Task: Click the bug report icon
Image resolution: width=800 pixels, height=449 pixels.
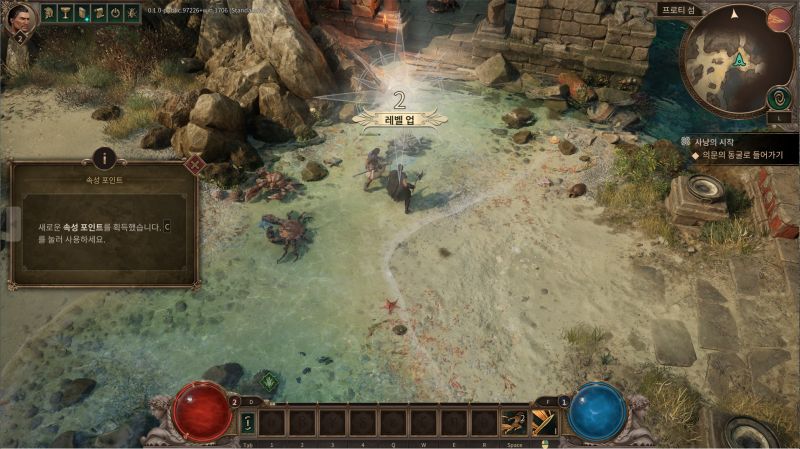Action: coord(132,13)
